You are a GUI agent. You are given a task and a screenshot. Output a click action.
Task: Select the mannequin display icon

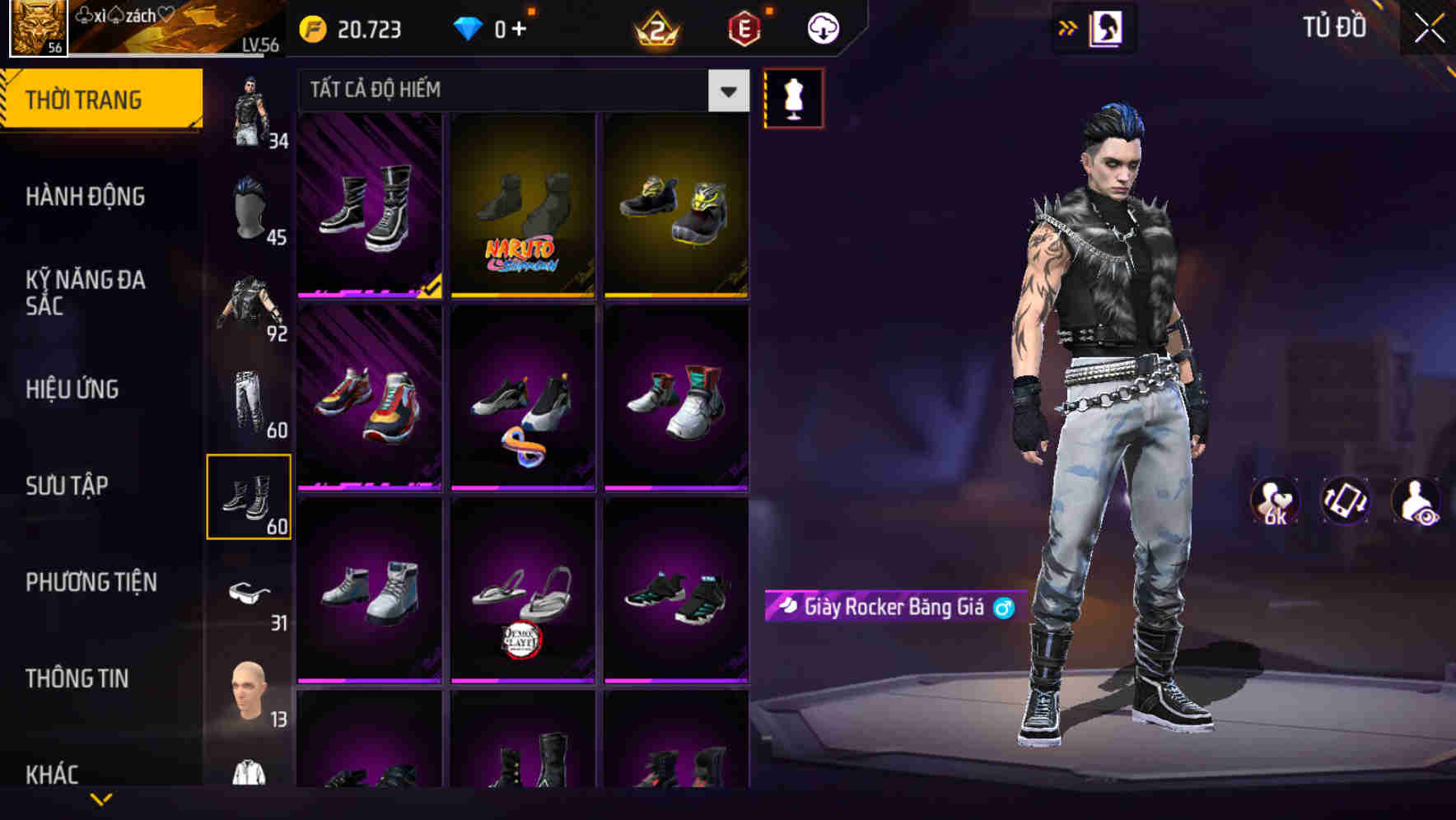coord(793,98)
